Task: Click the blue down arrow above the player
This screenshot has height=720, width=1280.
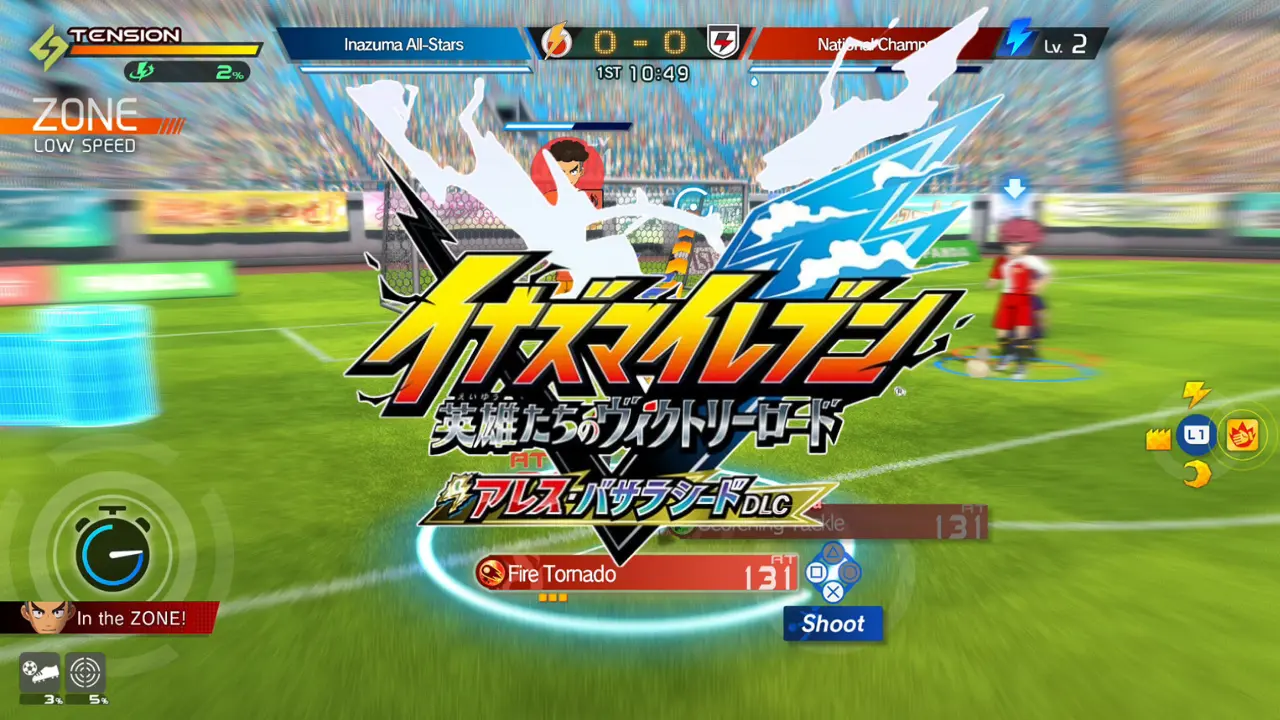Action: (1015, 186)
